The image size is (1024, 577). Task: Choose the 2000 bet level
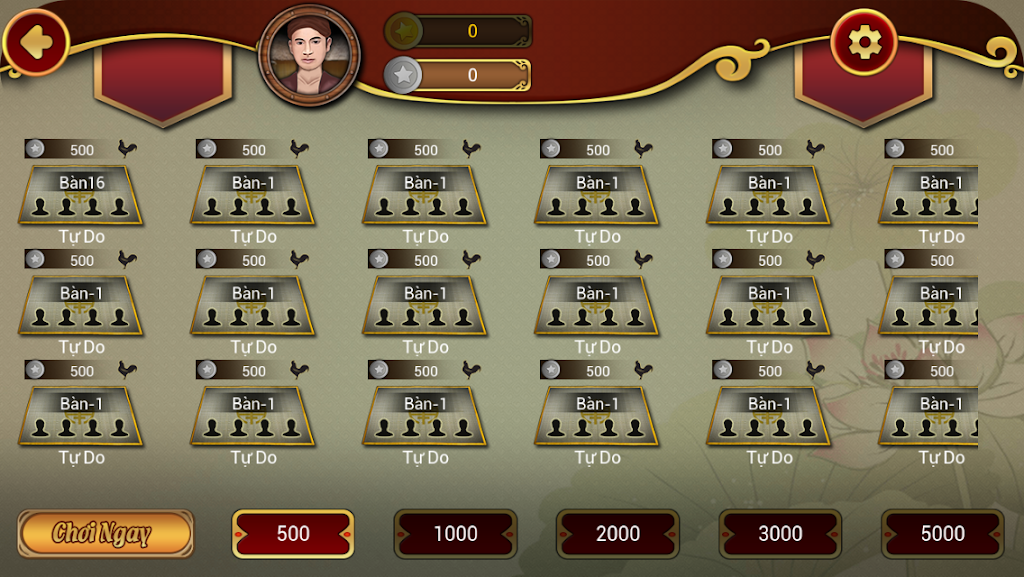618,533
